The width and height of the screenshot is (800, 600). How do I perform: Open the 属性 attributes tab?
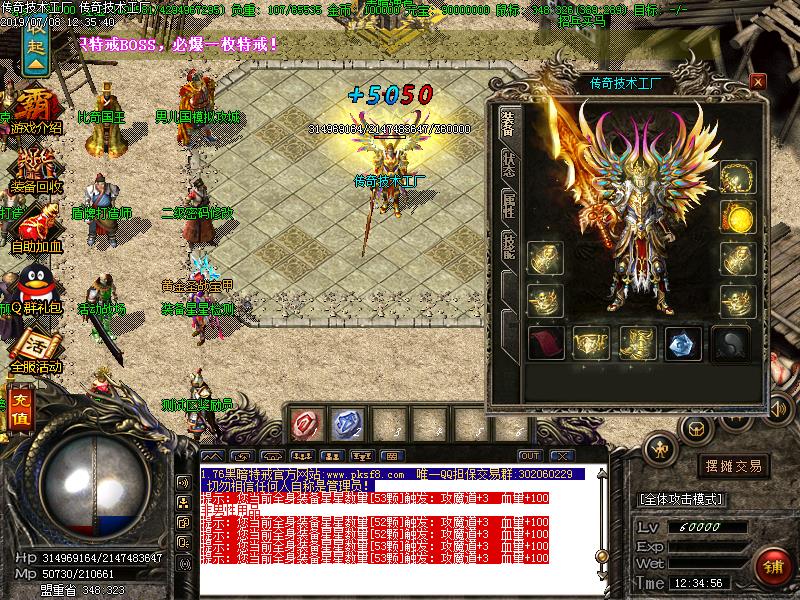[x=509, y=204]
